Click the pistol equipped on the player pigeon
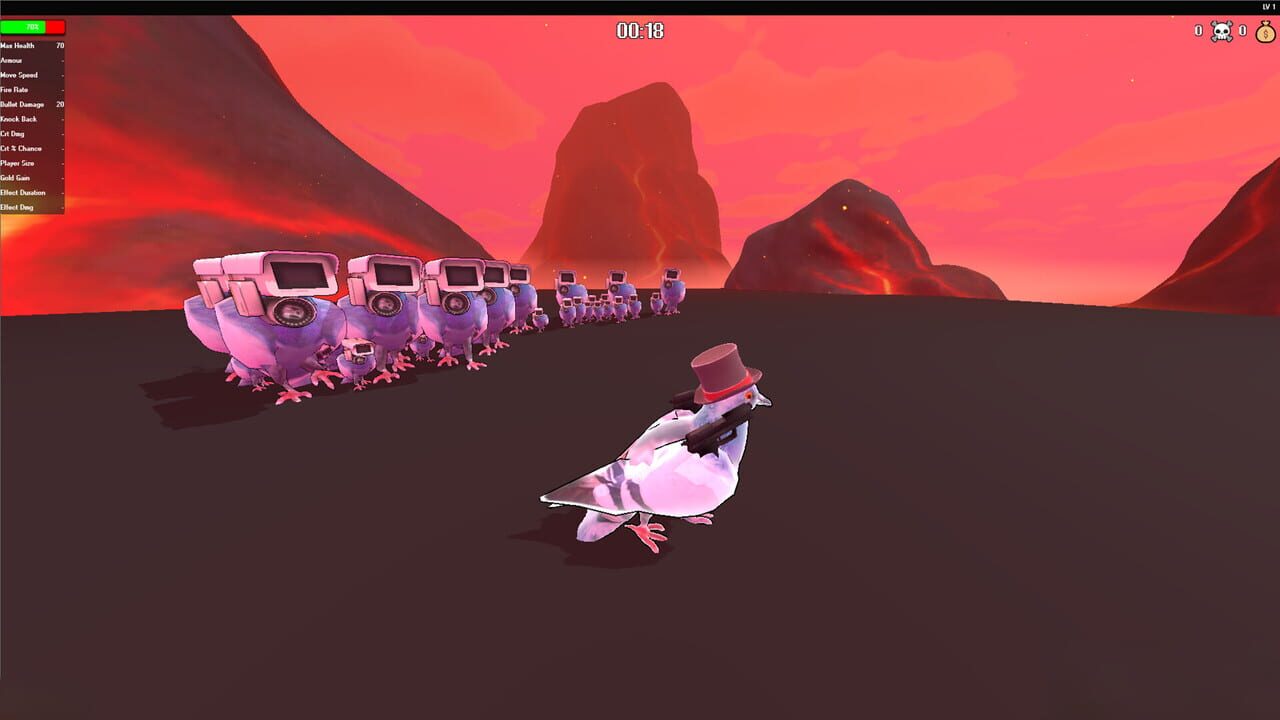Image resolution: width=1280 pixels, height=720 pixels. (710, 437)
